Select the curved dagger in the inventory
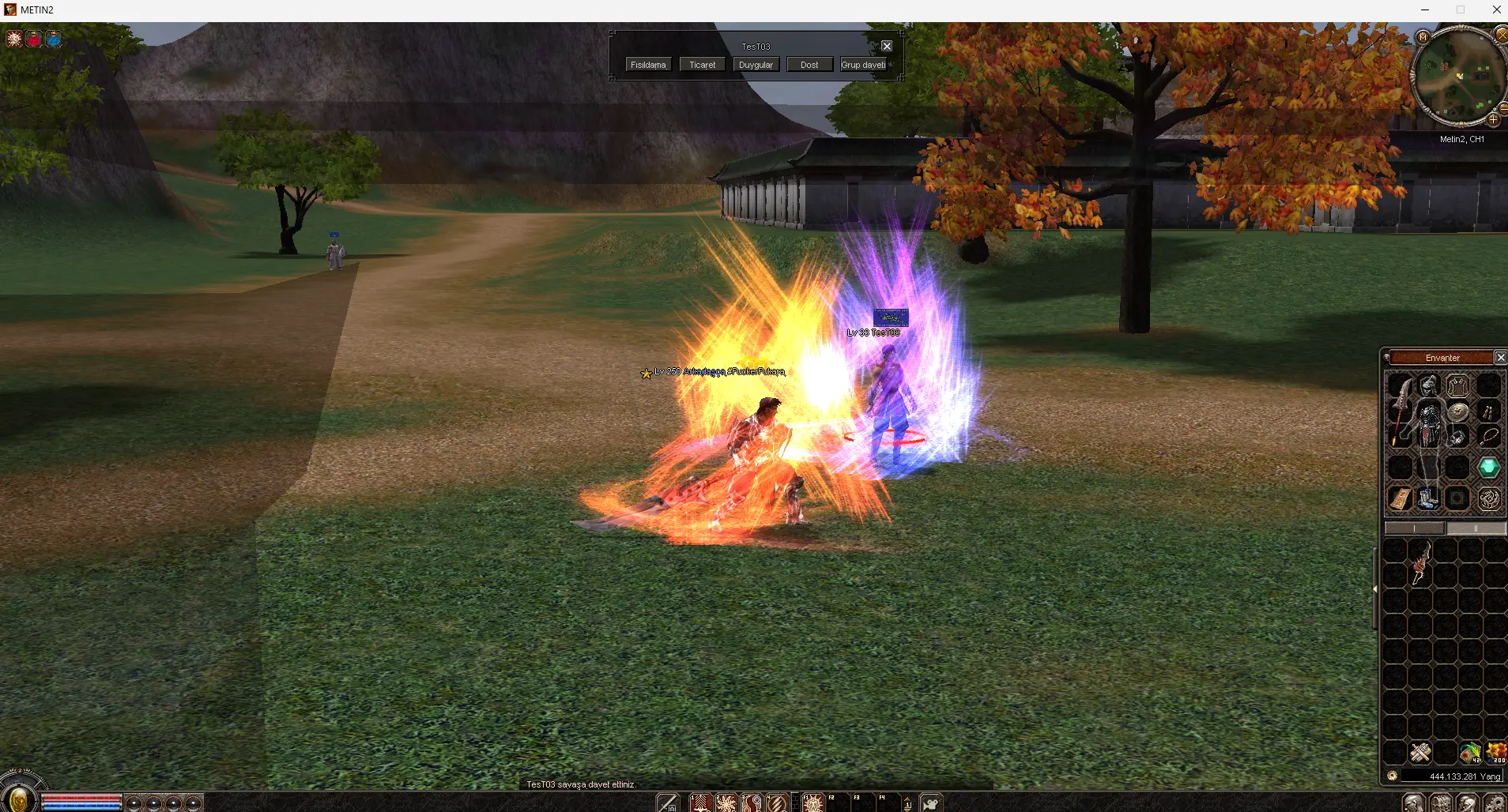This screenshot has height=812, width=1508. 1420,562
